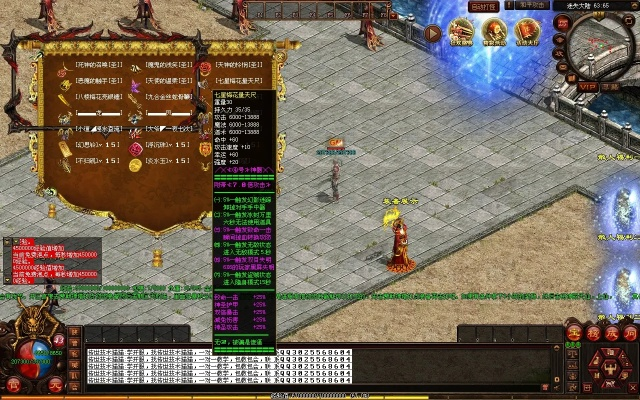Expand the top event icons with the arrow
This screenshot has width=640, height=400.
(432, 33)
